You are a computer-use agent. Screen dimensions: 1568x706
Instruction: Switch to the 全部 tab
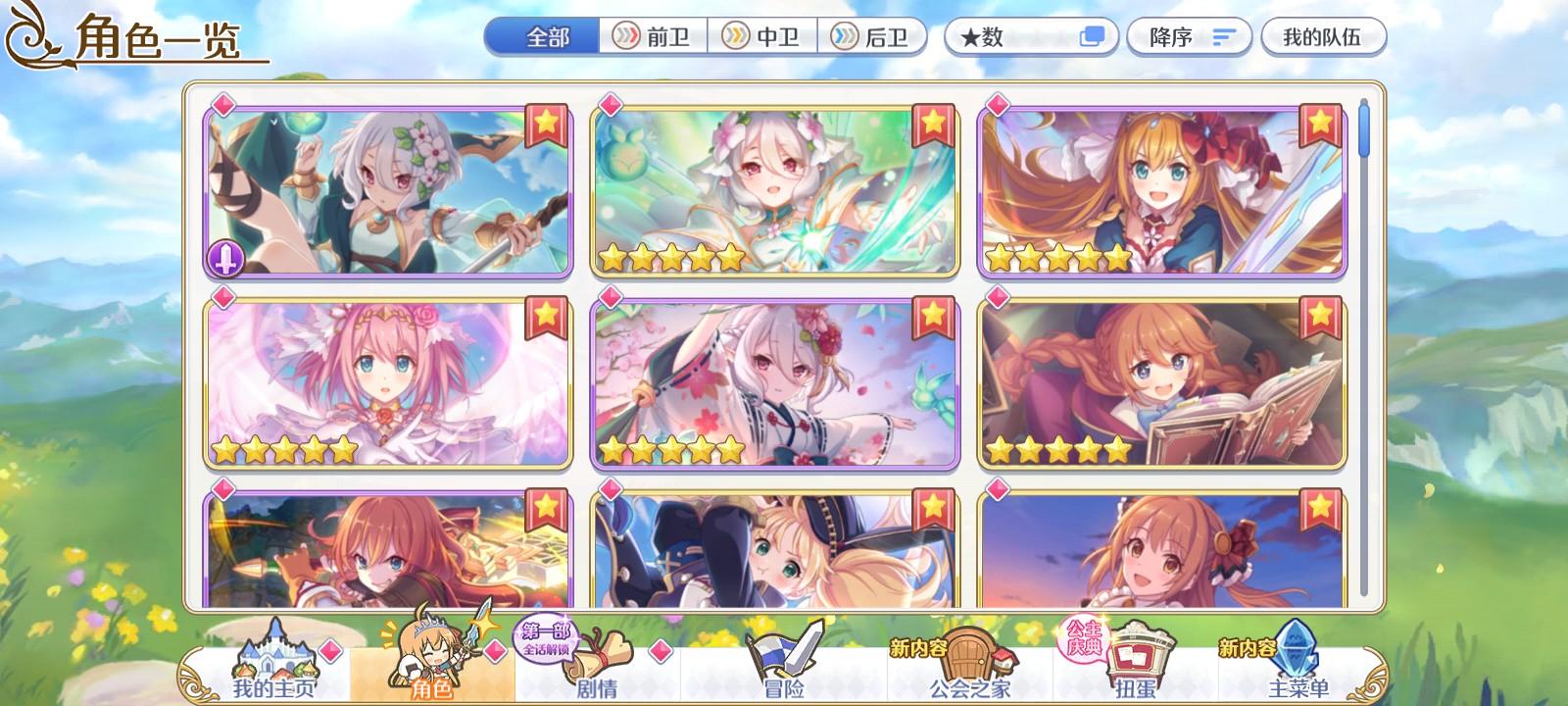546,37
